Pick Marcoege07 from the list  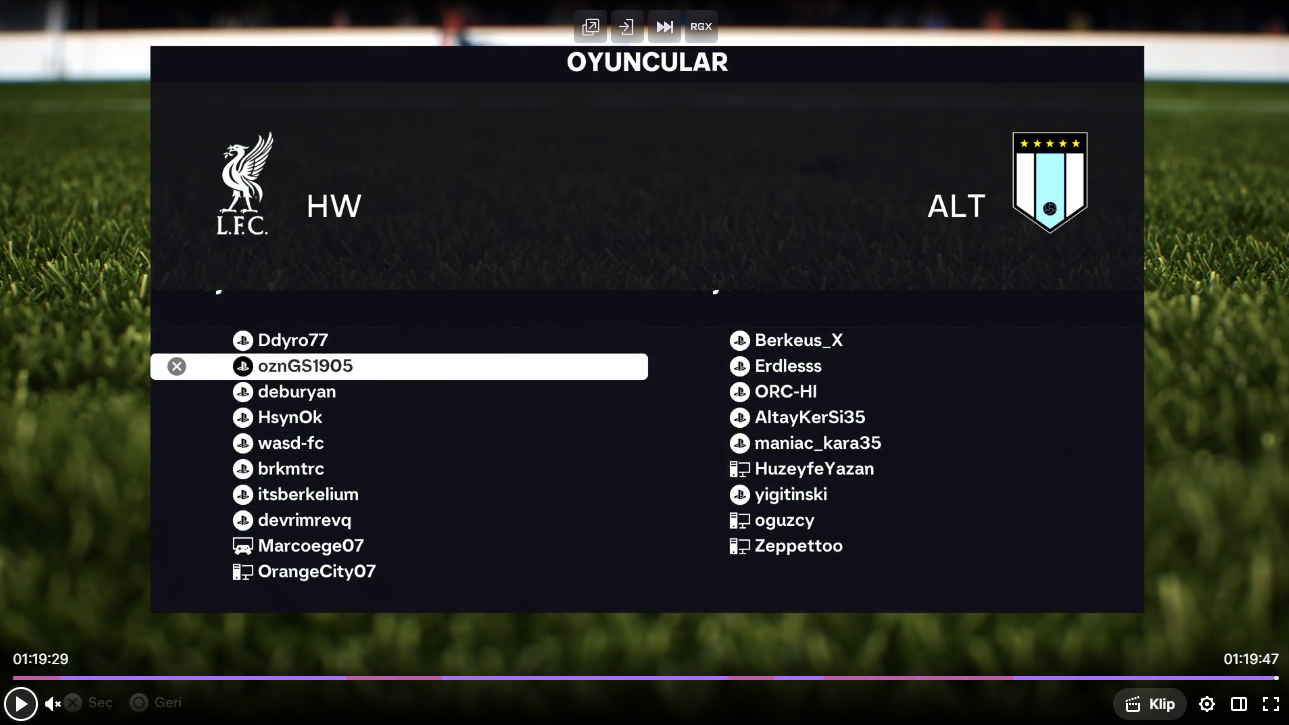pyautogui.click(x=310, y=546)
